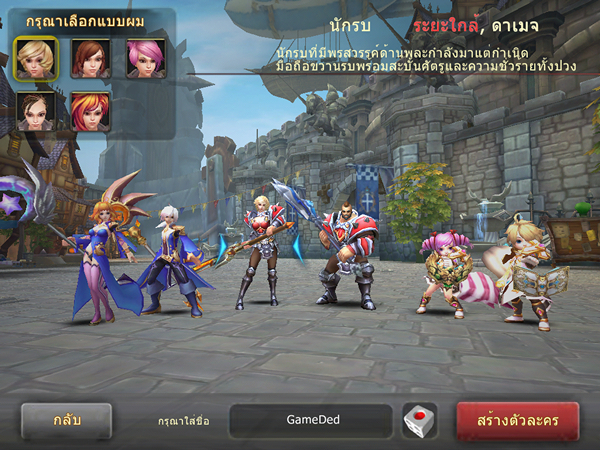Create the character with สร้างตัวละคร button

point(517,420)
